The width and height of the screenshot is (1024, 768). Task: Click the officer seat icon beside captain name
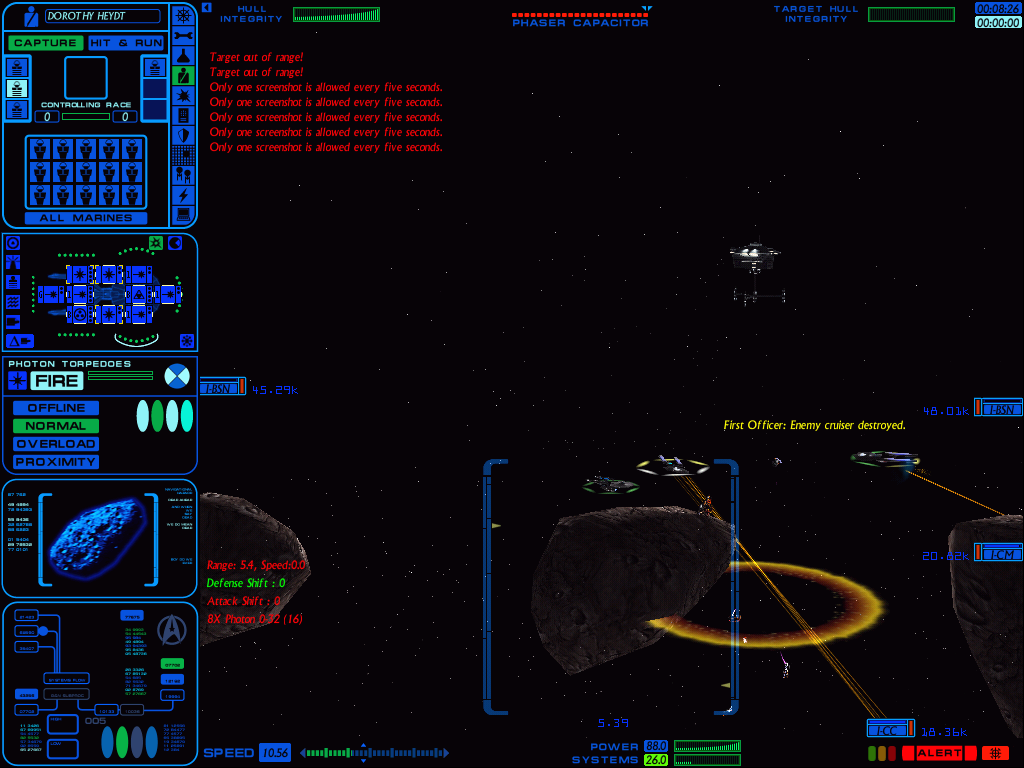pos(31,16)
